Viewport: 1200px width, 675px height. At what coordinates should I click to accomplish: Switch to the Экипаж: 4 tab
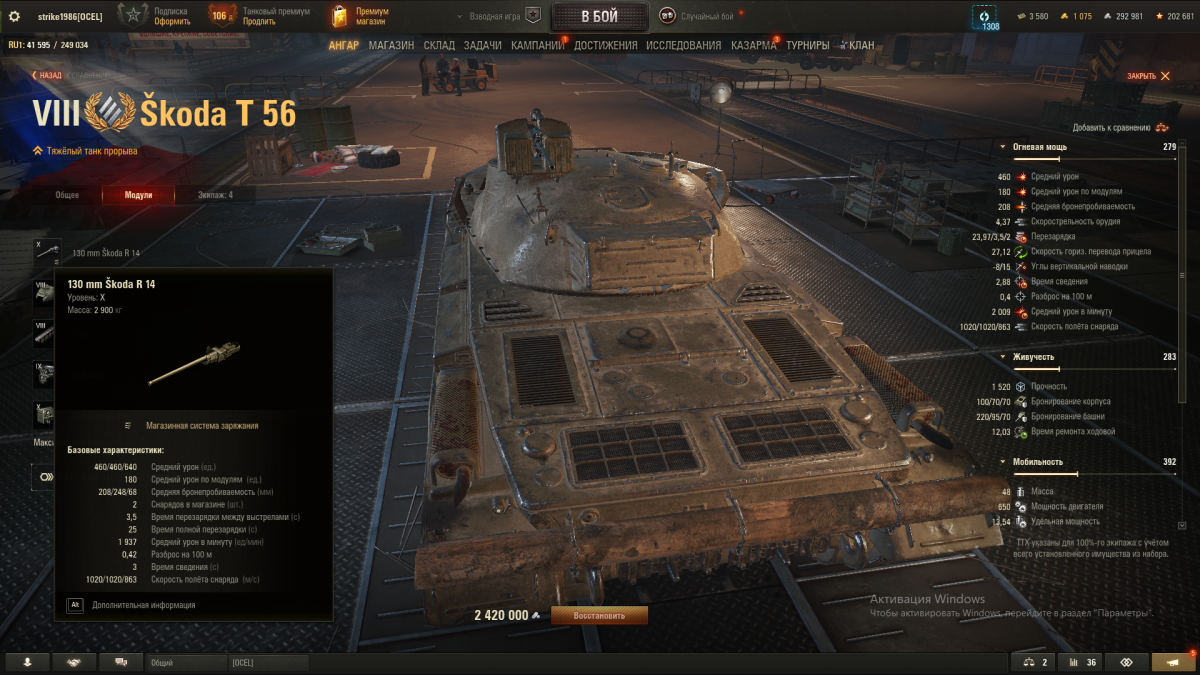tap(214, 195)
